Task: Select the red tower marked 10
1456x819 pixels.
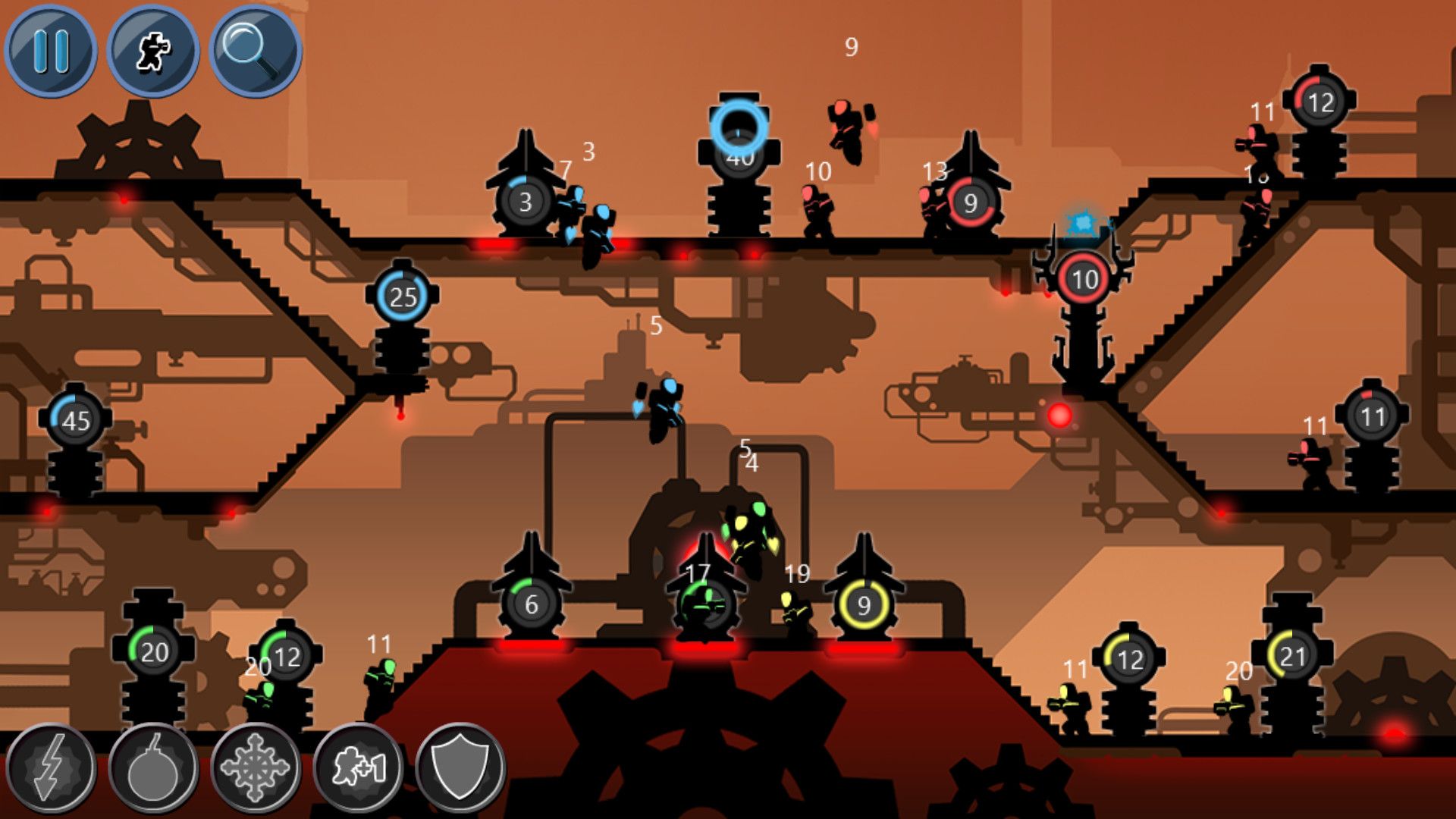Action: click(1081, 278)
